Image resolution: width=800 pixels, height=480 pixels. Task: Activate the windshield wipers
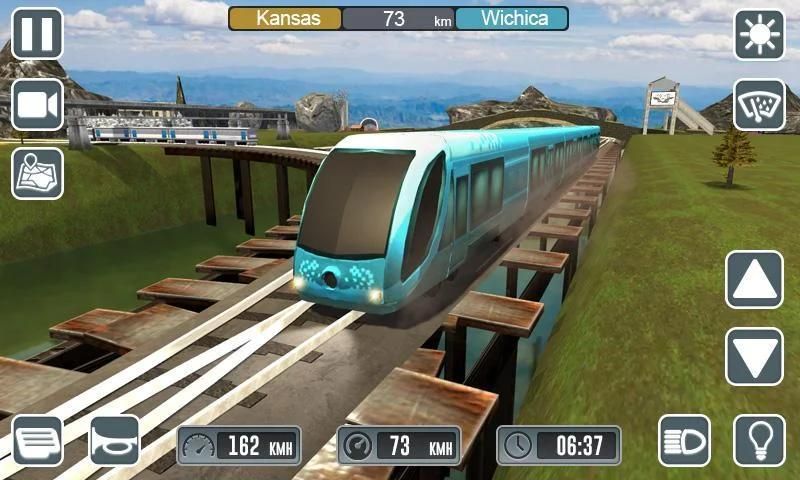760,105
